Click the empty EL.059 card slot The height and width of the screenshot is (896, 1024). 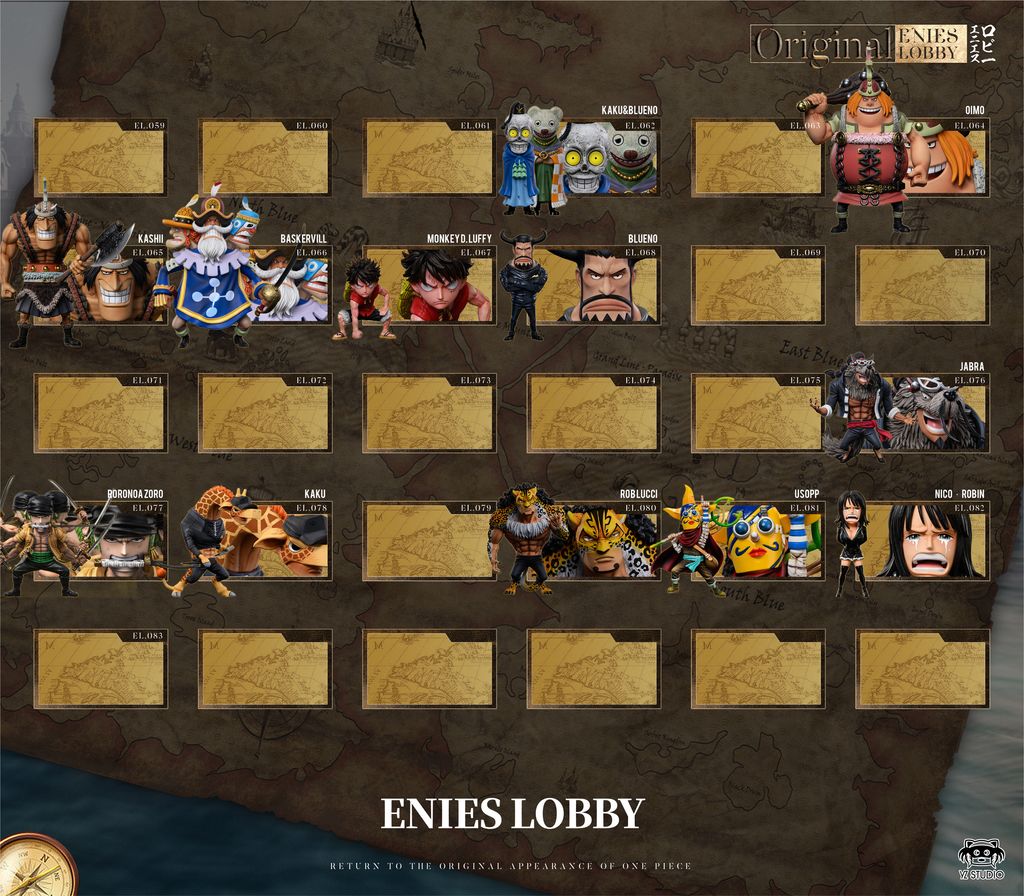pos(100,158)
